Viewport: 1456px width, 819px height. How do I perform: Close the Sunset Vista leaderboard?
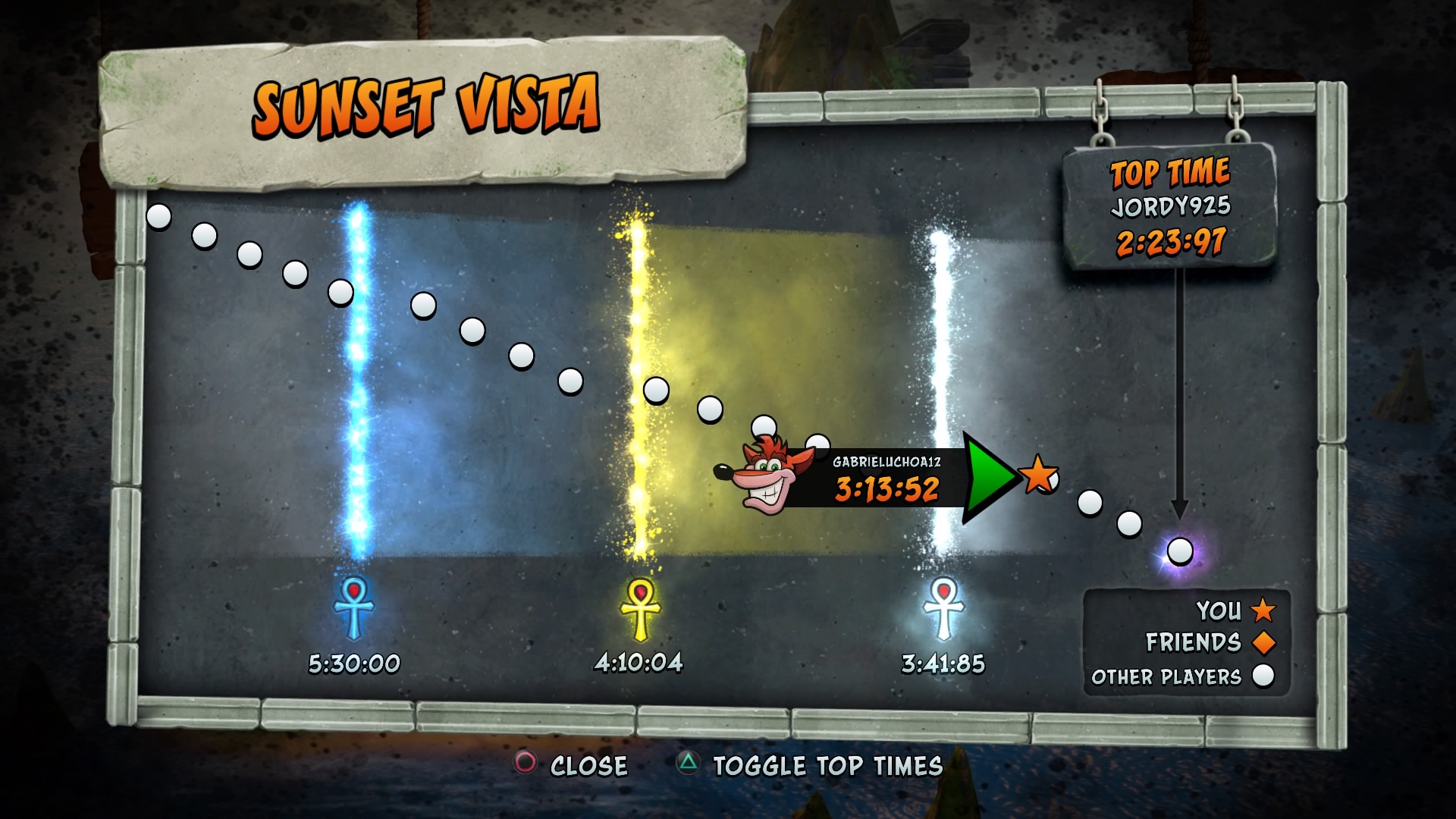[x=573, y=764]
